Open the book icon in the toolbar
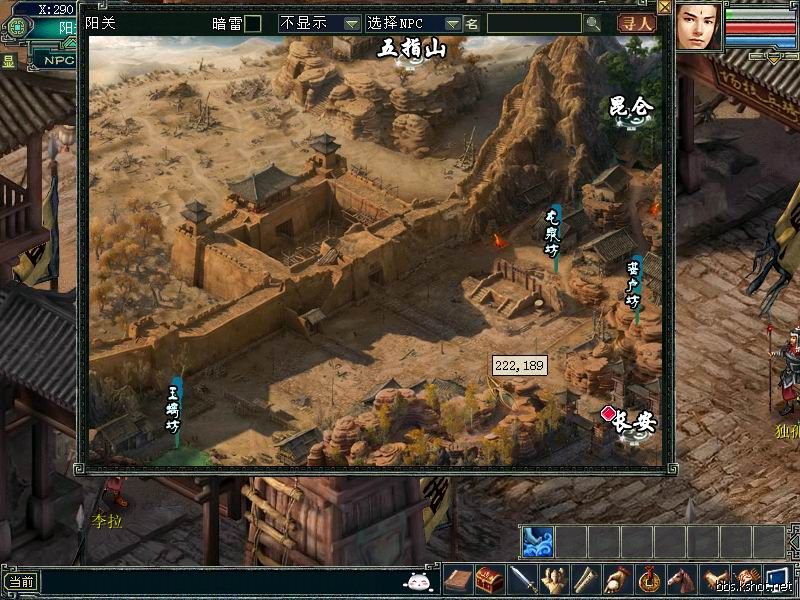The width and height of the screenshot is (800, 600). tap(459, 579)
